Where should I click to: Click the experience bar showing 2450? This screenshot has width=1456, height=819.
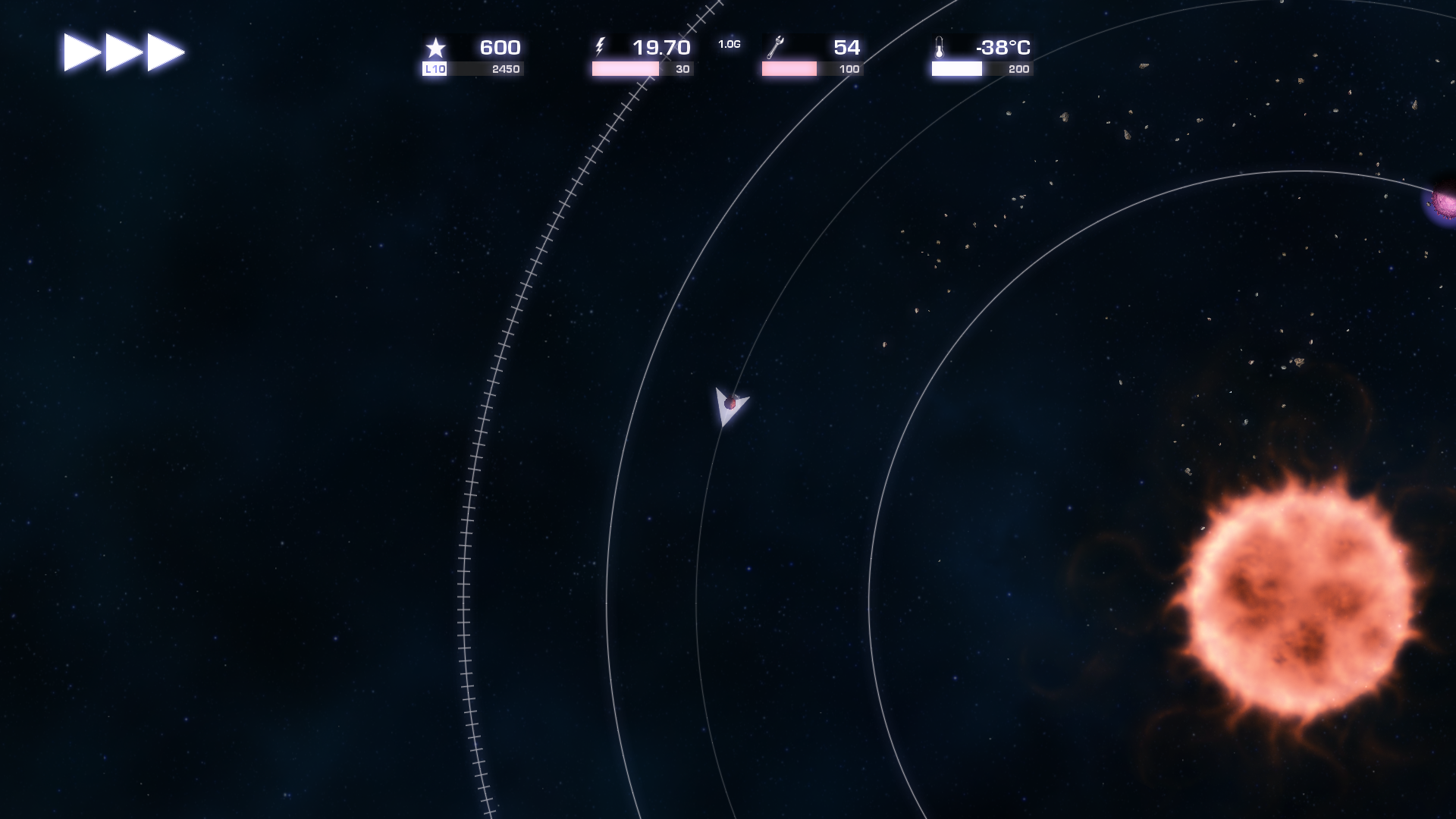coord(485,67)
